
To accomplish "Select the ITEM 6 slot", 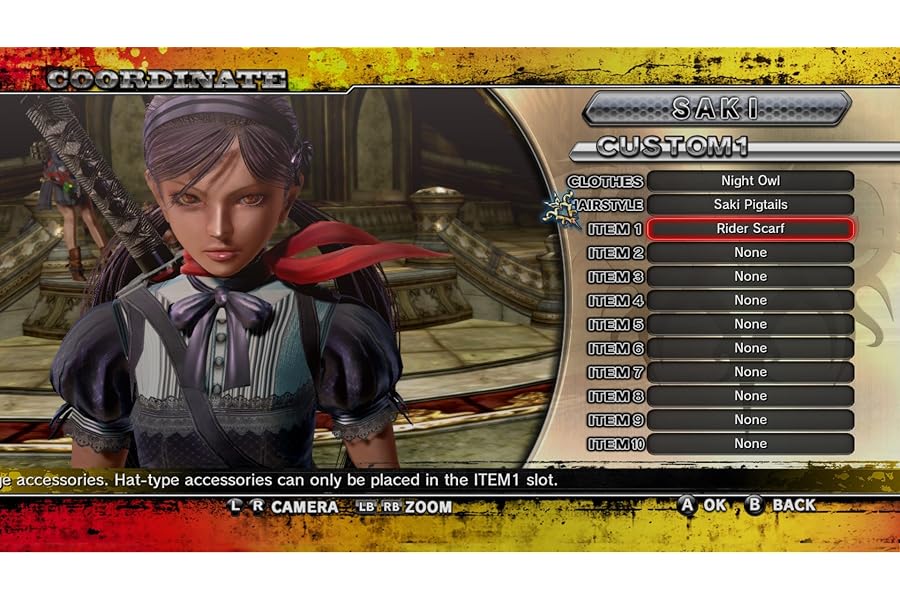I will click(750, 349).
